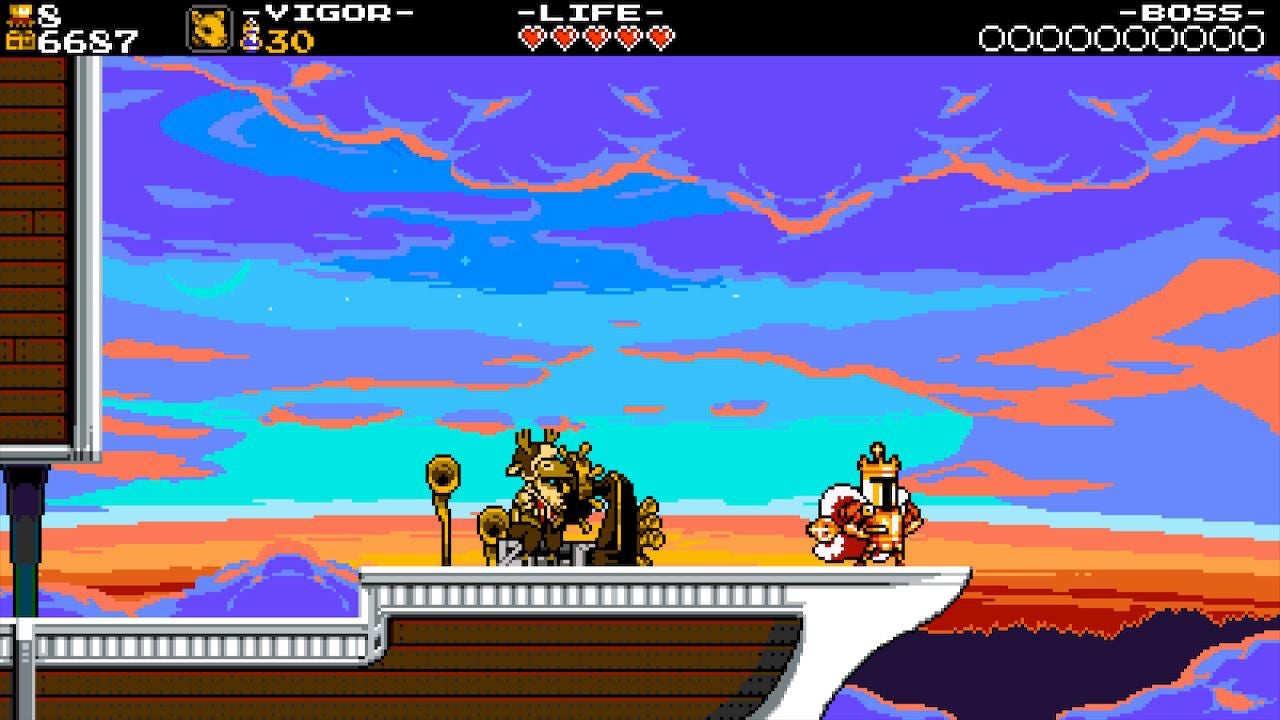Click the VIGOR label text
Image resolution: width=1280 pixels, height=720 pixels.
click(325, 14)
